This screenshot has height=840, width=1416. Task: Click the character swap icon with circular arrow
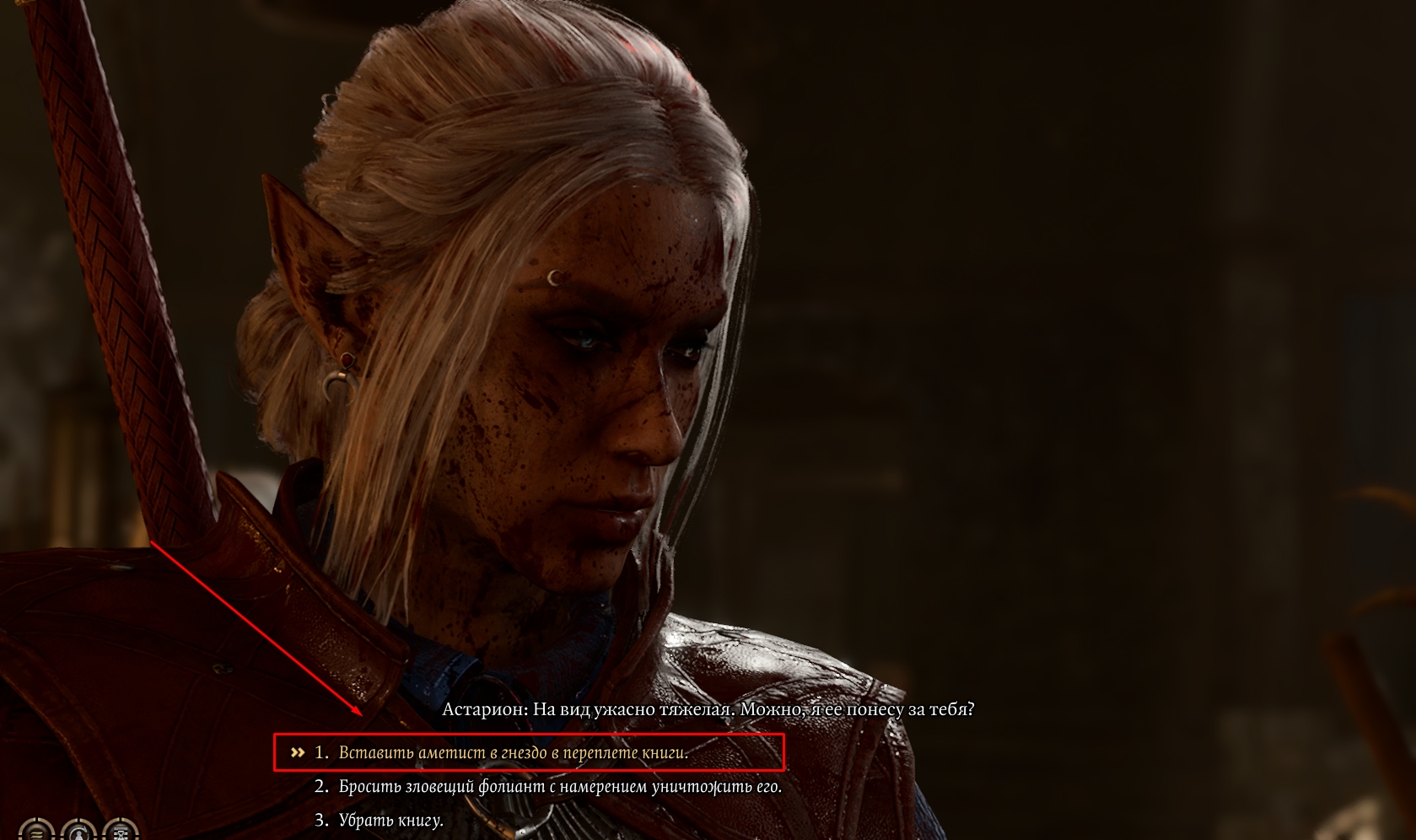coord(78,832)
